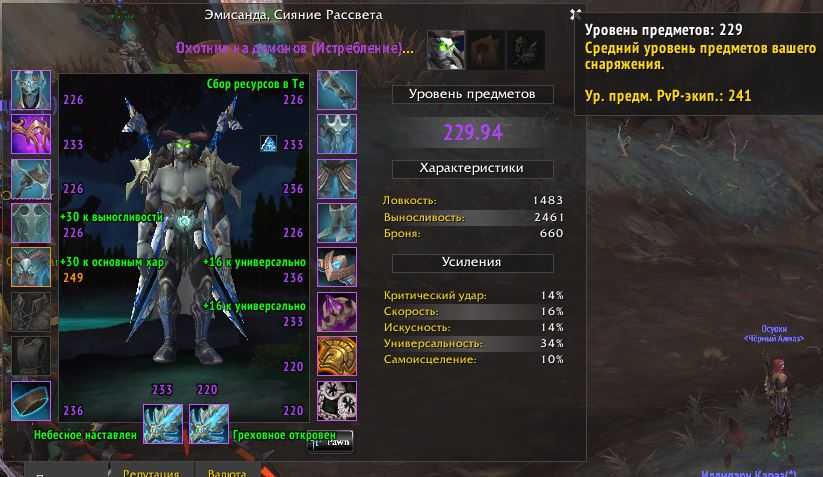Select the golden helmet trinket
823x477 pixels.
click(336, 356)
